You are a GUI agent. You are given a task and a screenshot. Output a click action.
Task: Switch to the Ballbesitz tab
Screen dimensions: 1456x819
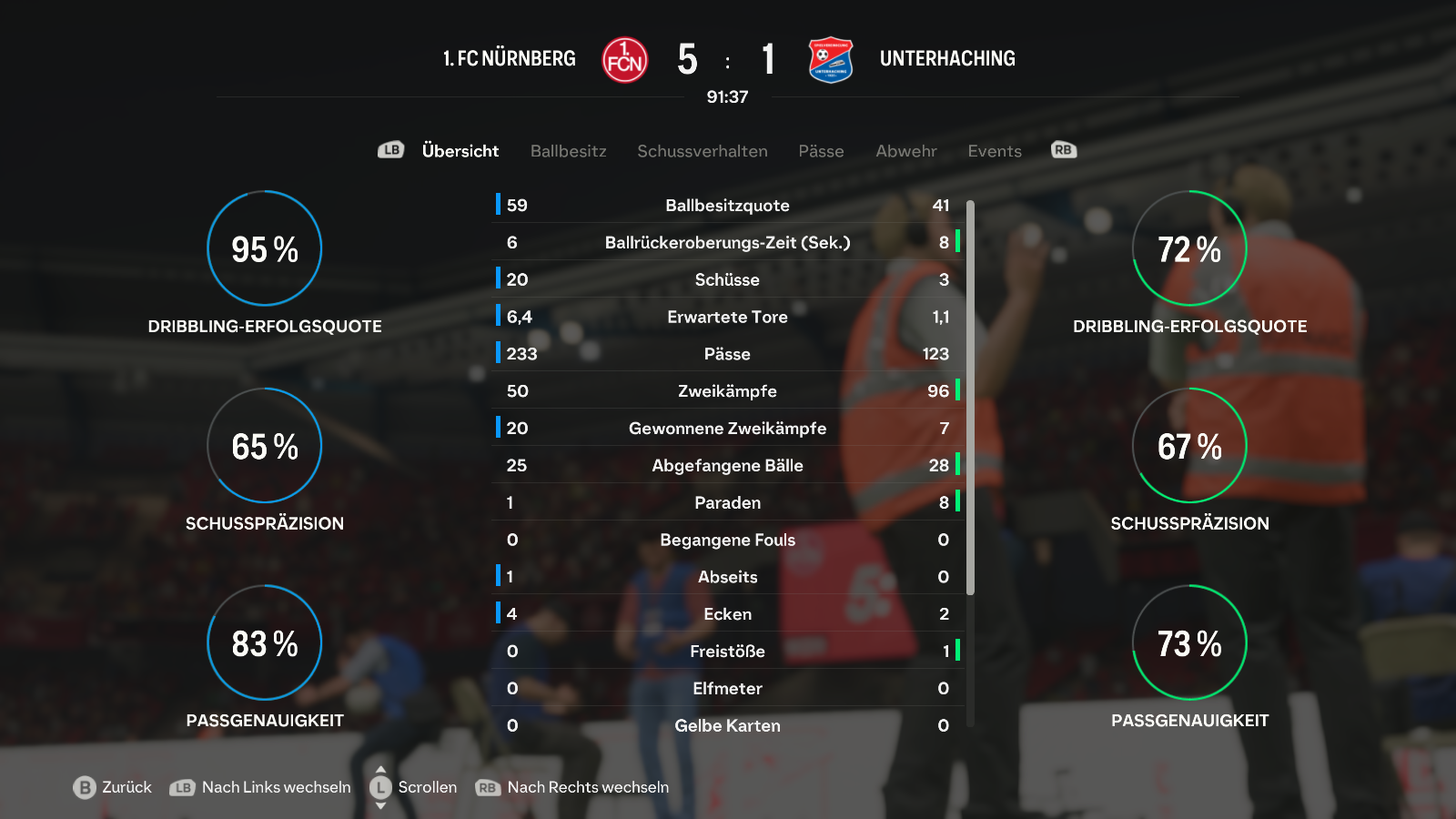(x=568, y=151)
